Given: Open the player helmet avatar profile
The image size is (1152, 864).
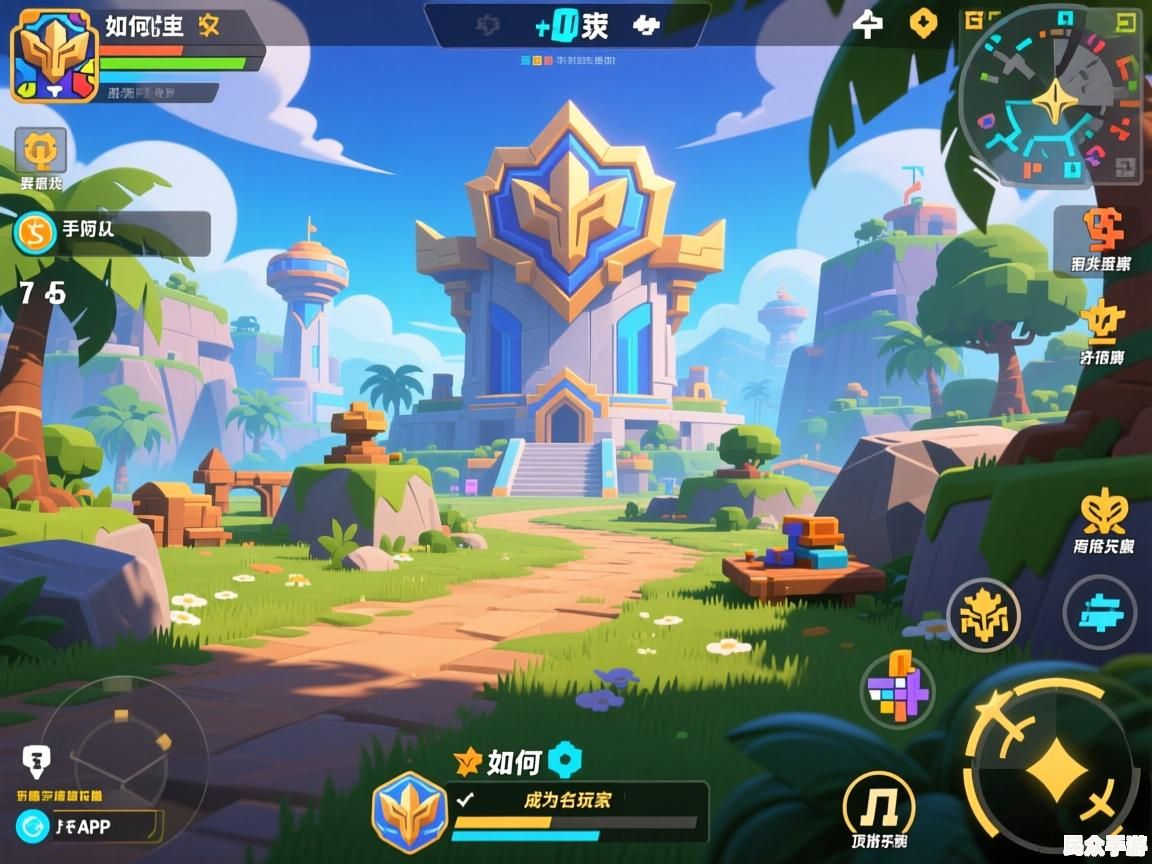Looking at the screenshot, I should click(54, 57).
